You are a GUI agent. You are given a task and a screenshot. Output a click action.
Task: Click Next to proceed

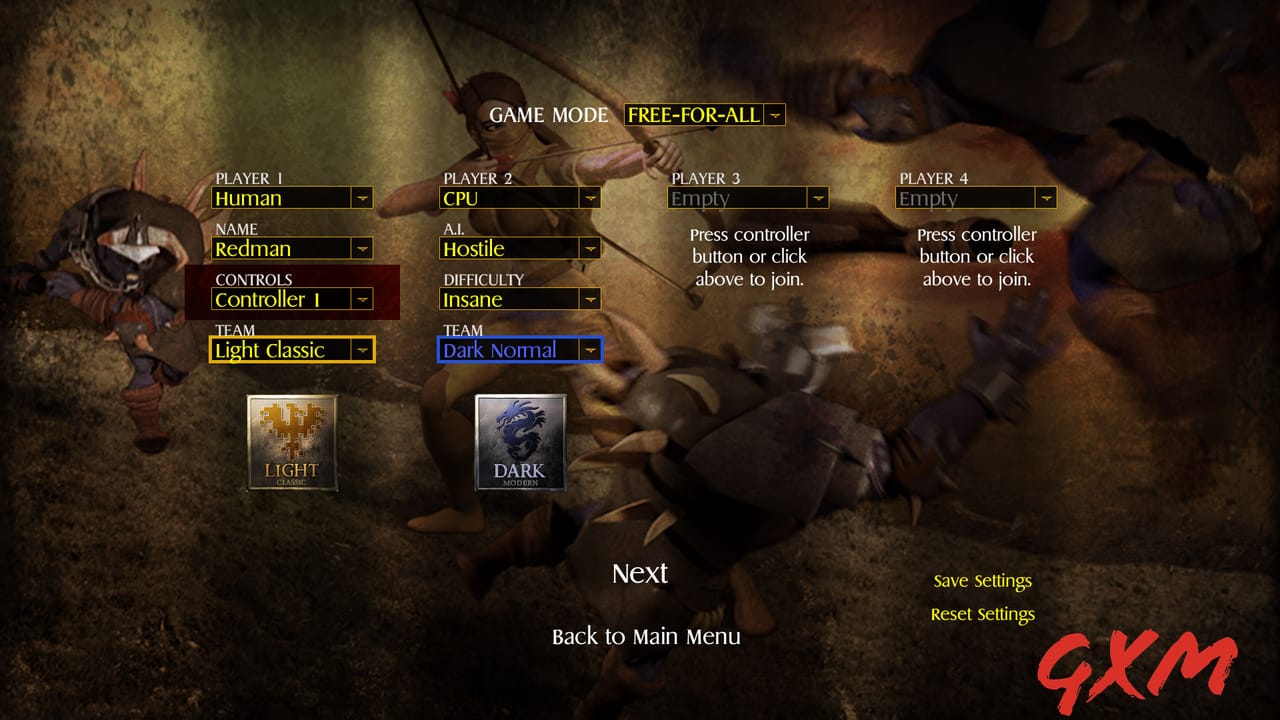coord(639,573)
